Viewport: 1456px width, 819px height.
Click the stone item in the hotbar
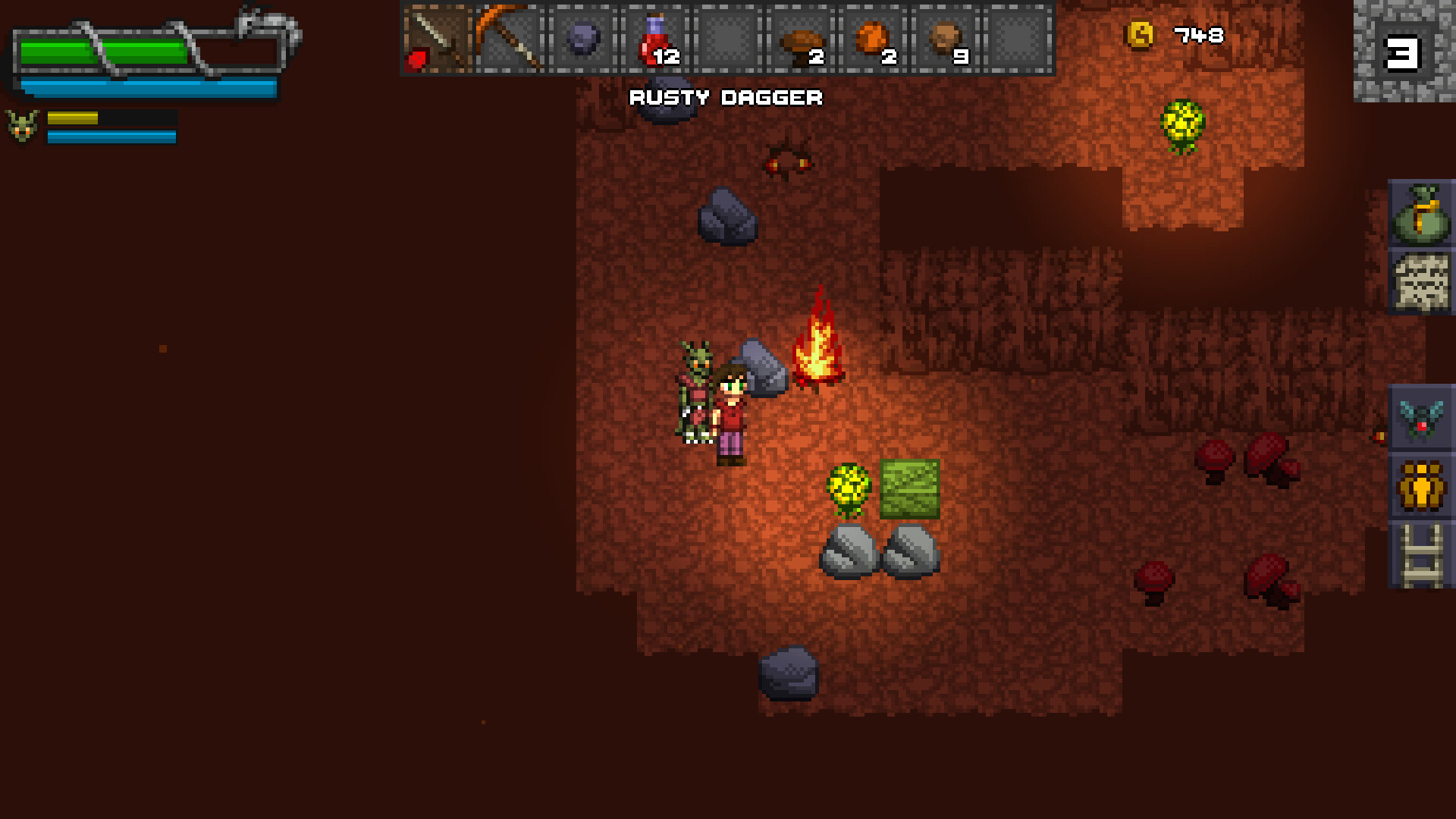click(x=580, y=36)
